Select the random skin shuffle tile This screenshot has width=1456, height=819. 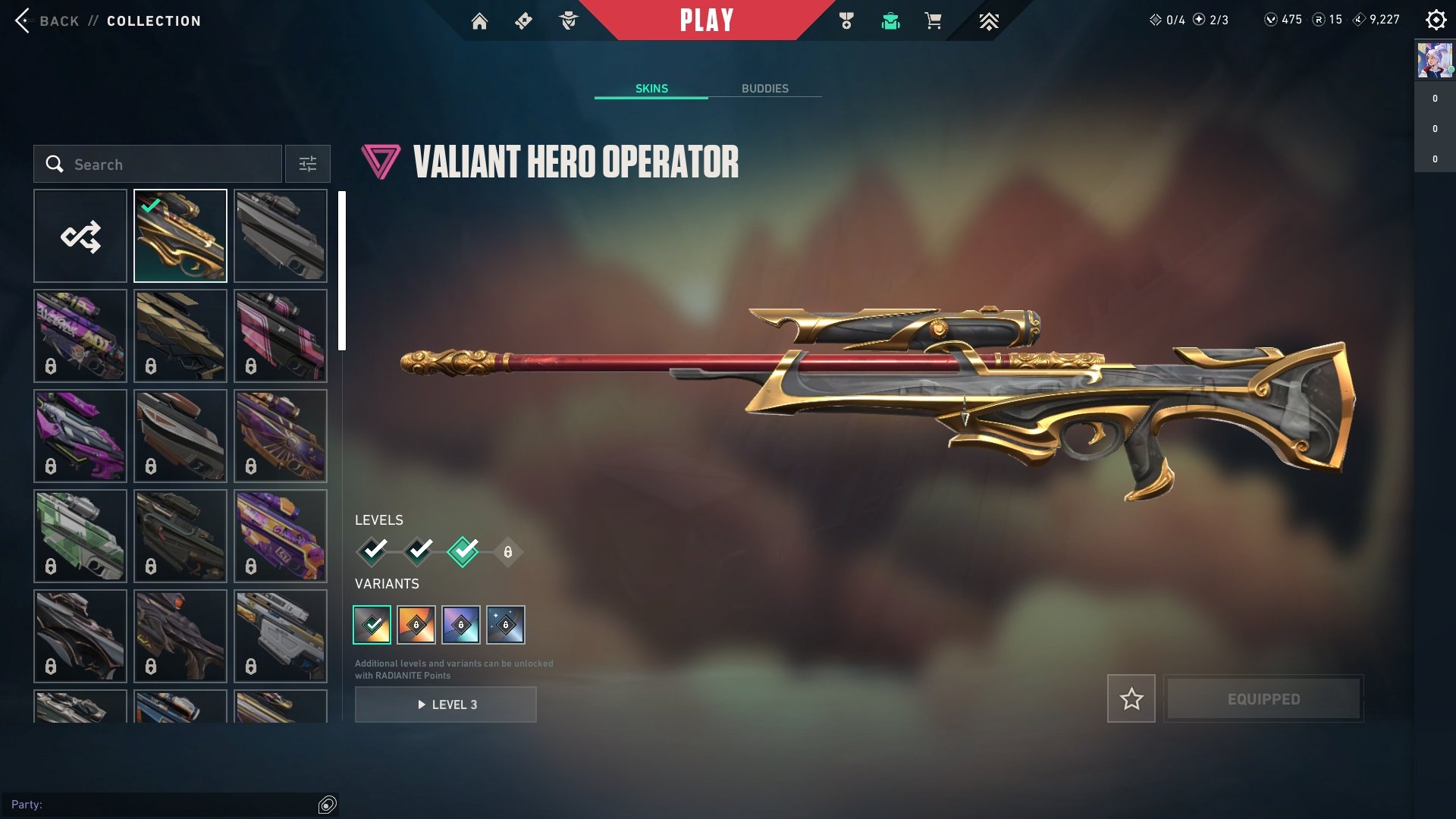click(x=80, y=235)
